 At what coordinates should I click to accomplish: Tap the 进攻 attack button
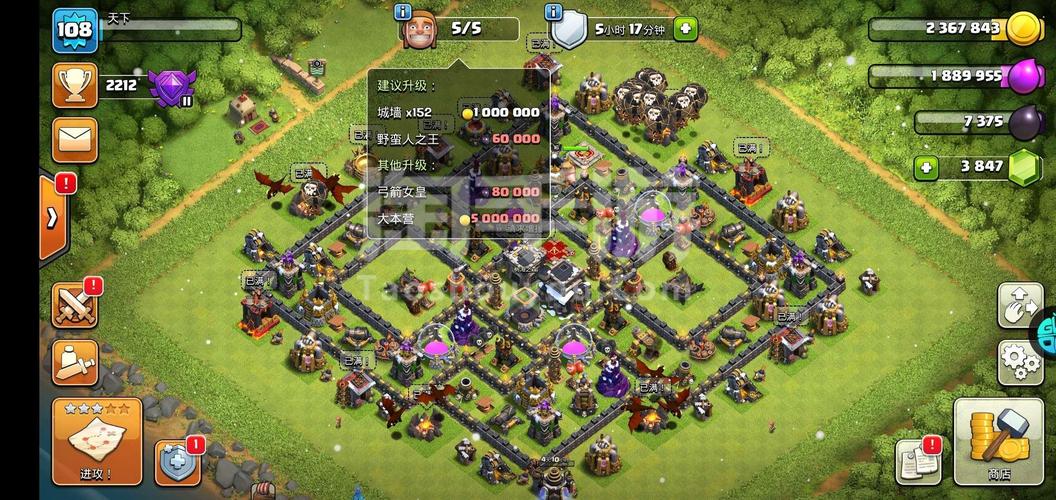point(96,442)
